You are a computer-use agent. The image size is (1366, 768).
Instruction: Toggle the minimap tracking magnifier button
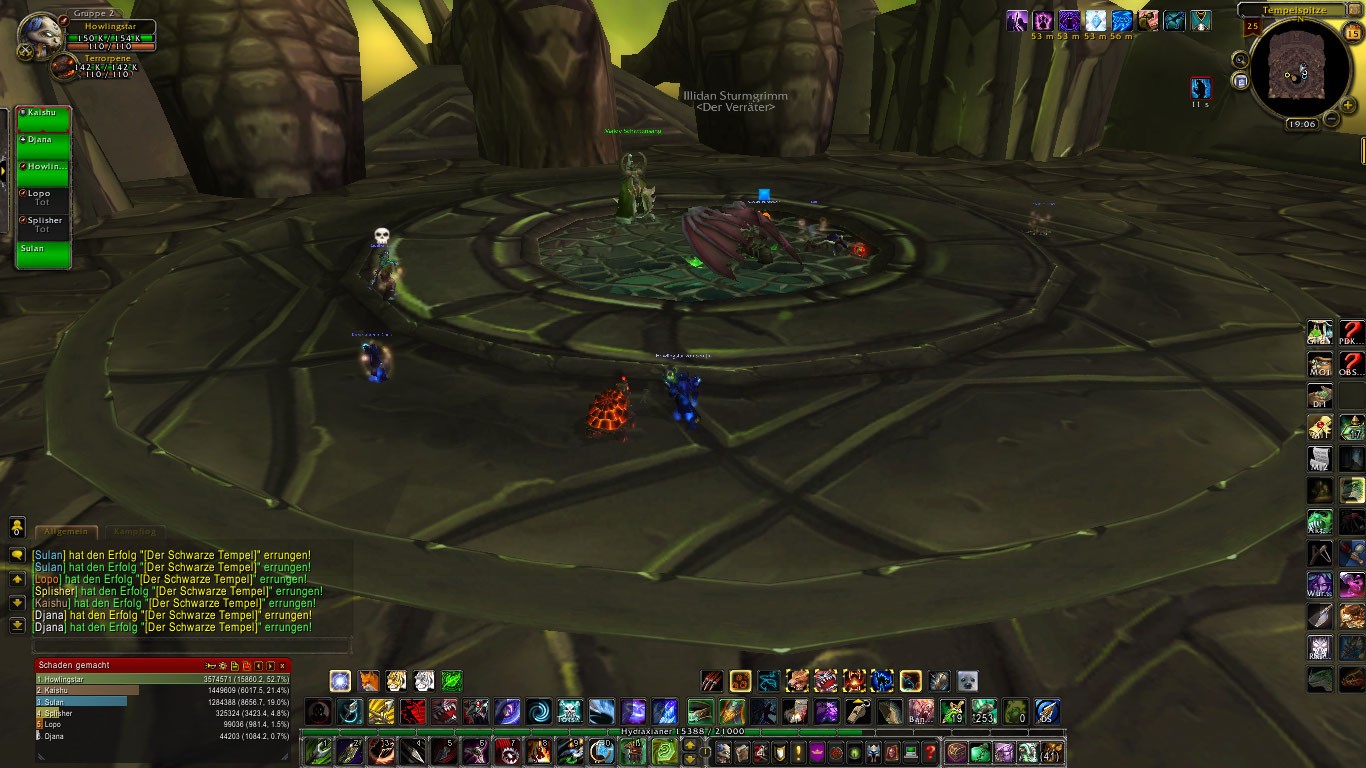pos(1240,59)
